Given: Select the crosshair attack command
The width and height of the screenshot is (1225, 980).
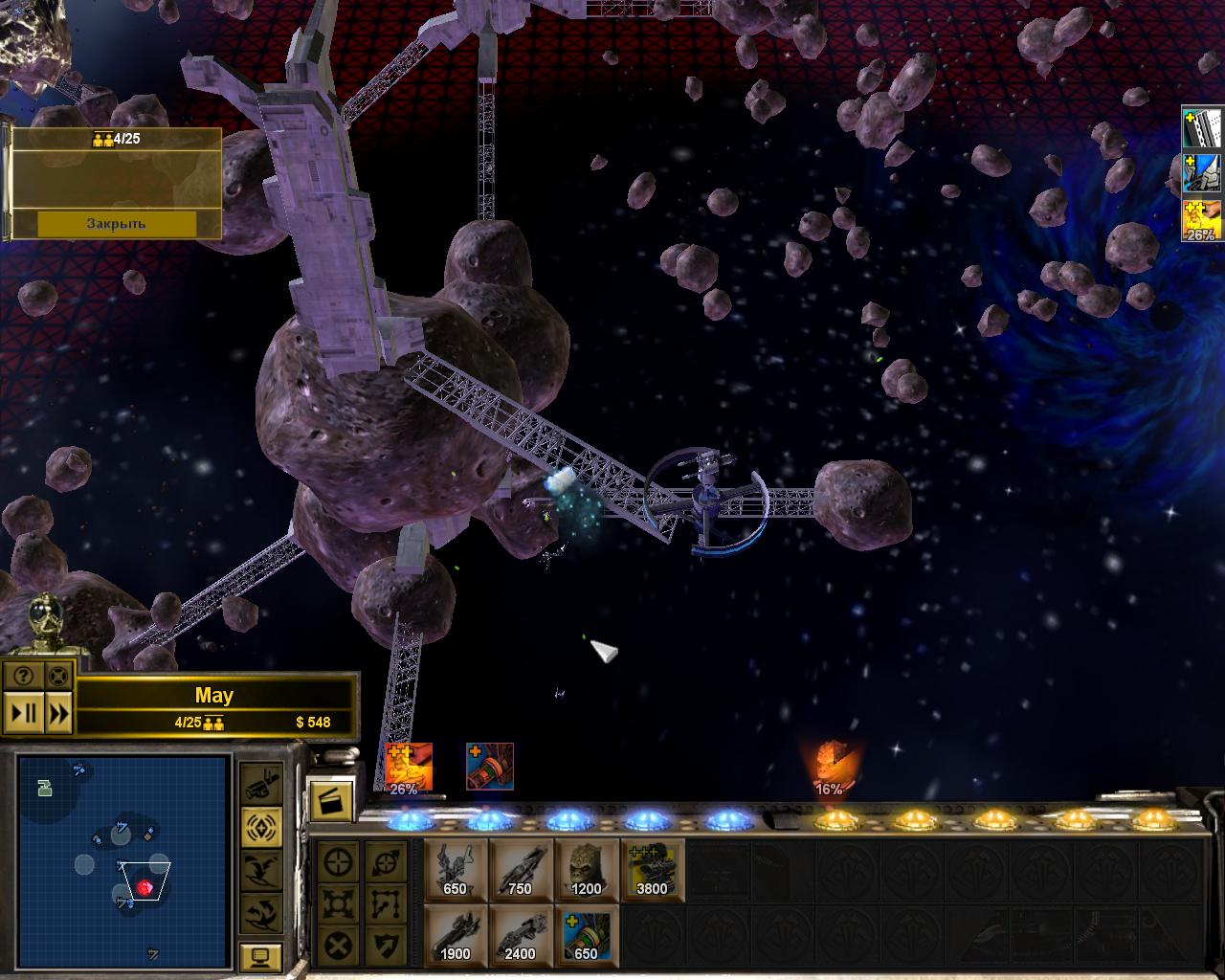Looking at the screenshot, I should [338, 863].
